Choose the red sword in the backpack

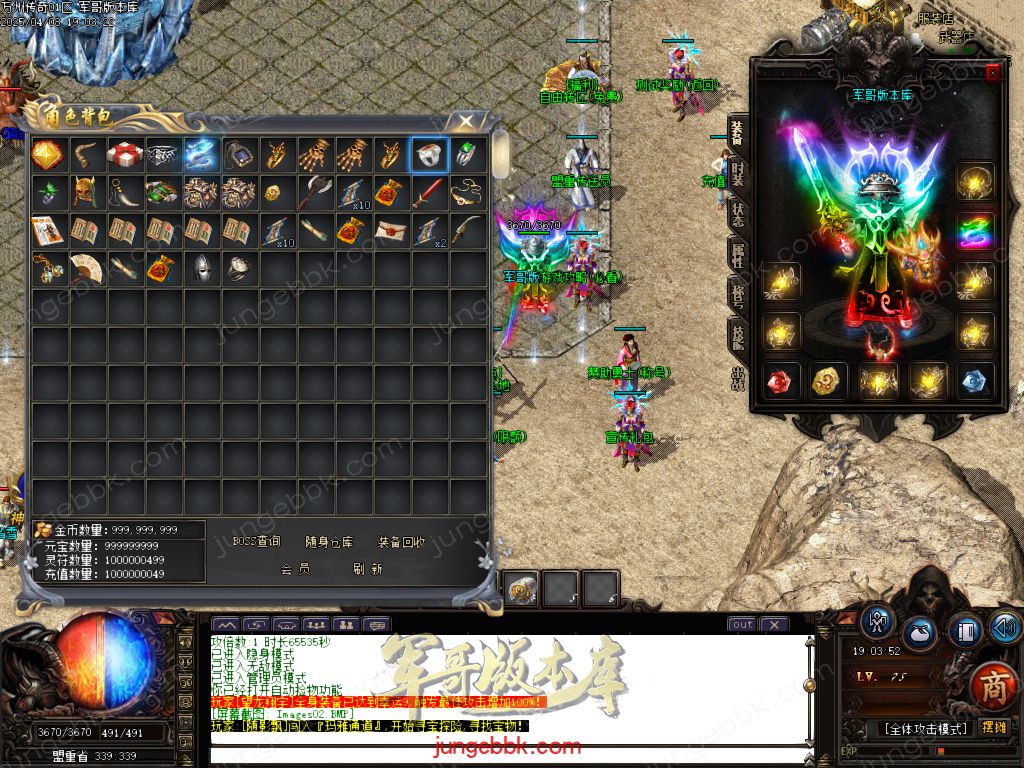tap(430, 191)
